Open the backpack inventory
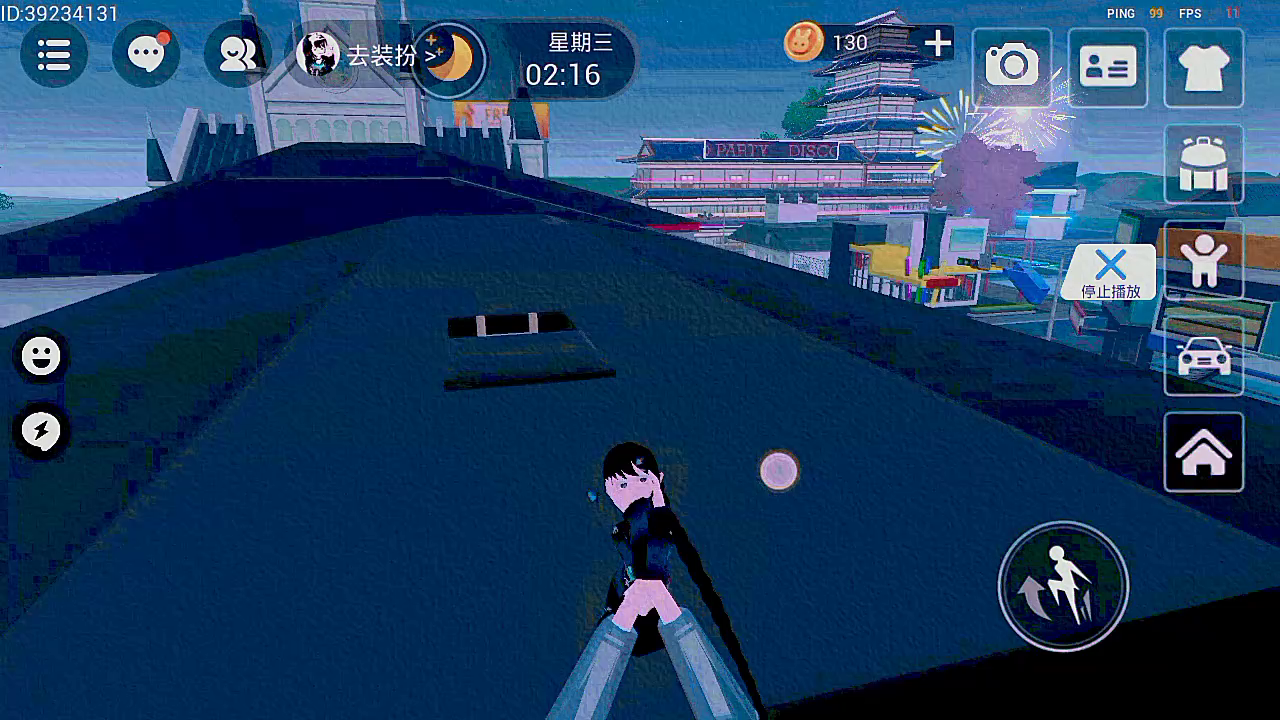 [1203, 164]
